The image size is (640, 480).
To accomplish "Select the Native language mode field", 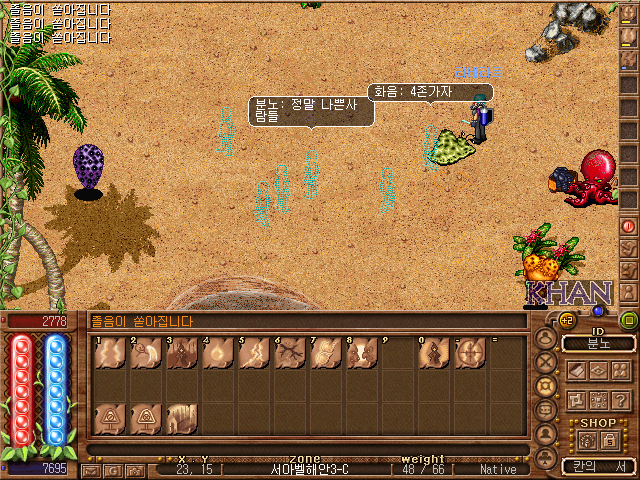I will point(497,469).
